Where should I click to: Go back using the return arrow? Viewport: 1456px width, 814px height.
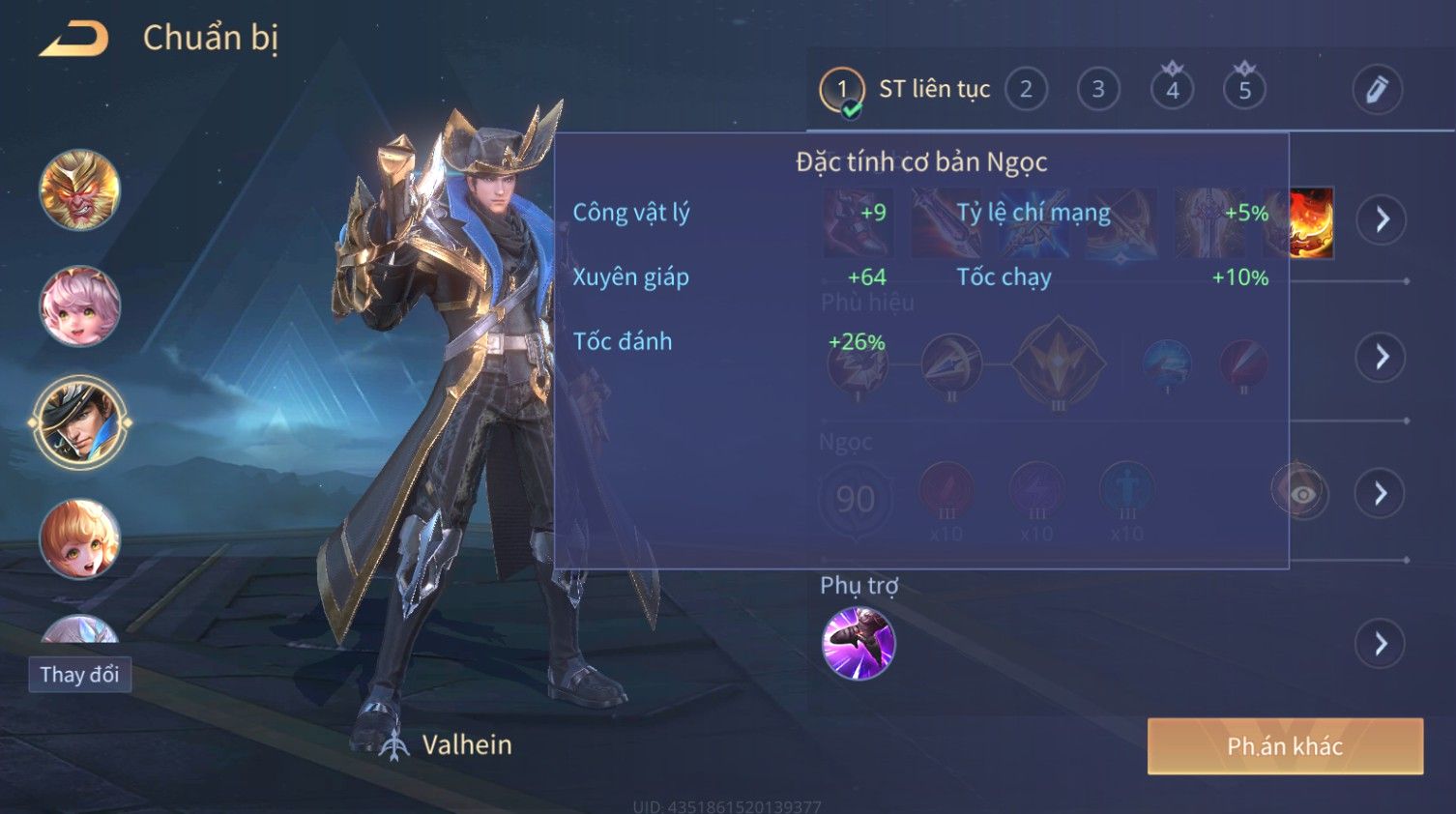[x=73, y=39]
